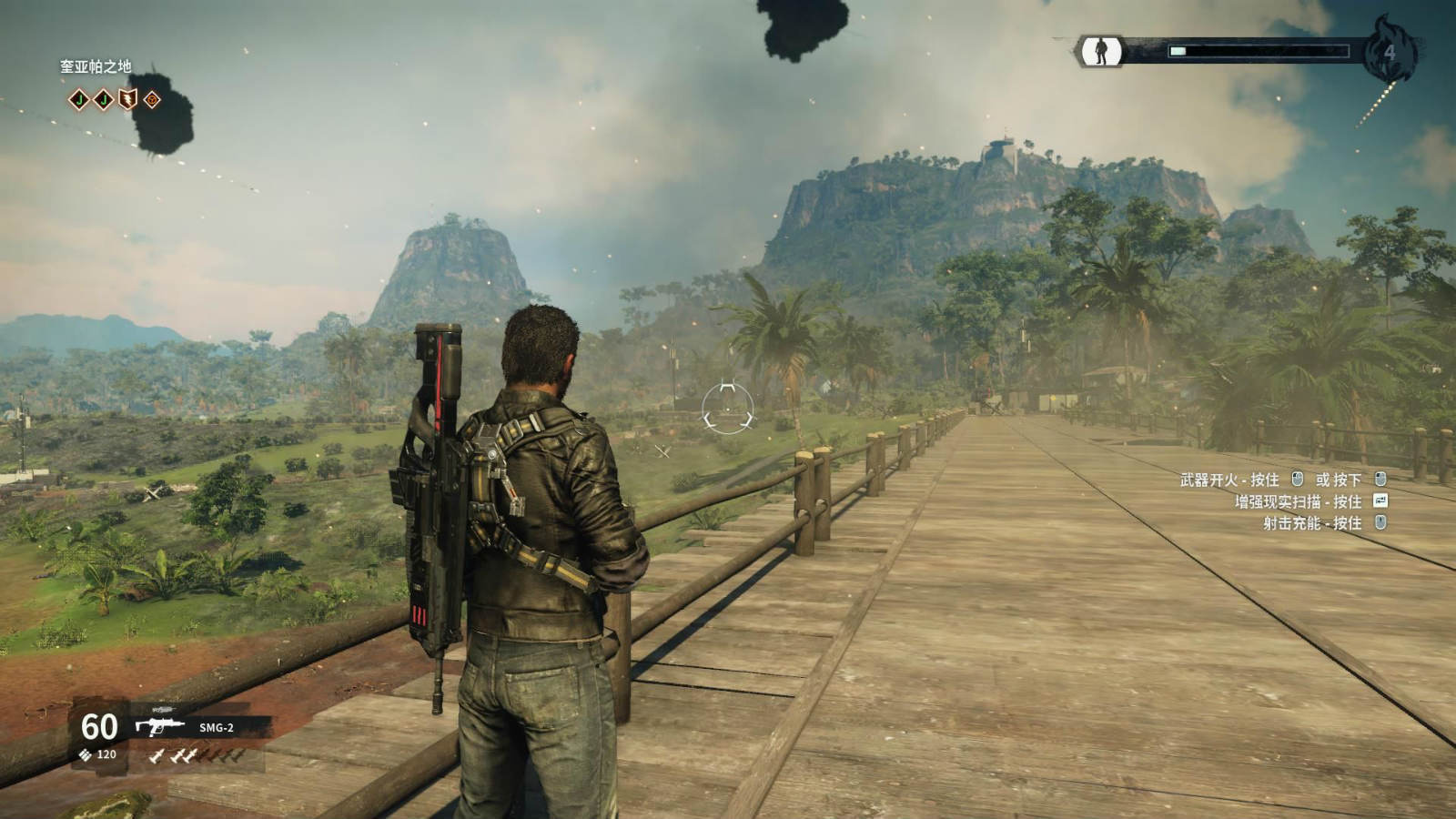
Task: Click the 奎亚帕之地 region name label
Action: pos(96,66)
